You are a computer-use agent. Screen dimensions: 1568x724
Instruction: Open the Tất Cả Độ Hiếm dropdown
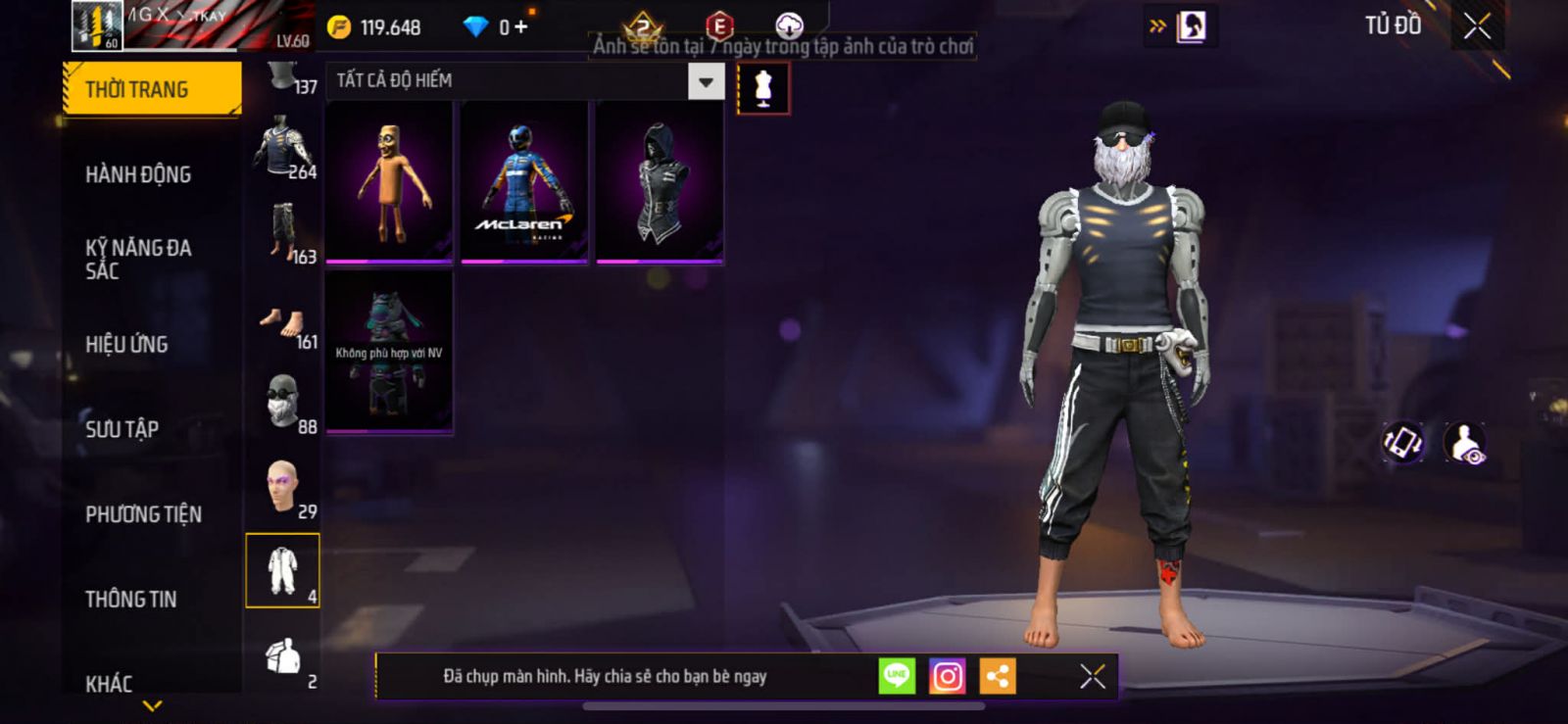pyautogui.click(x=706, y=81)
